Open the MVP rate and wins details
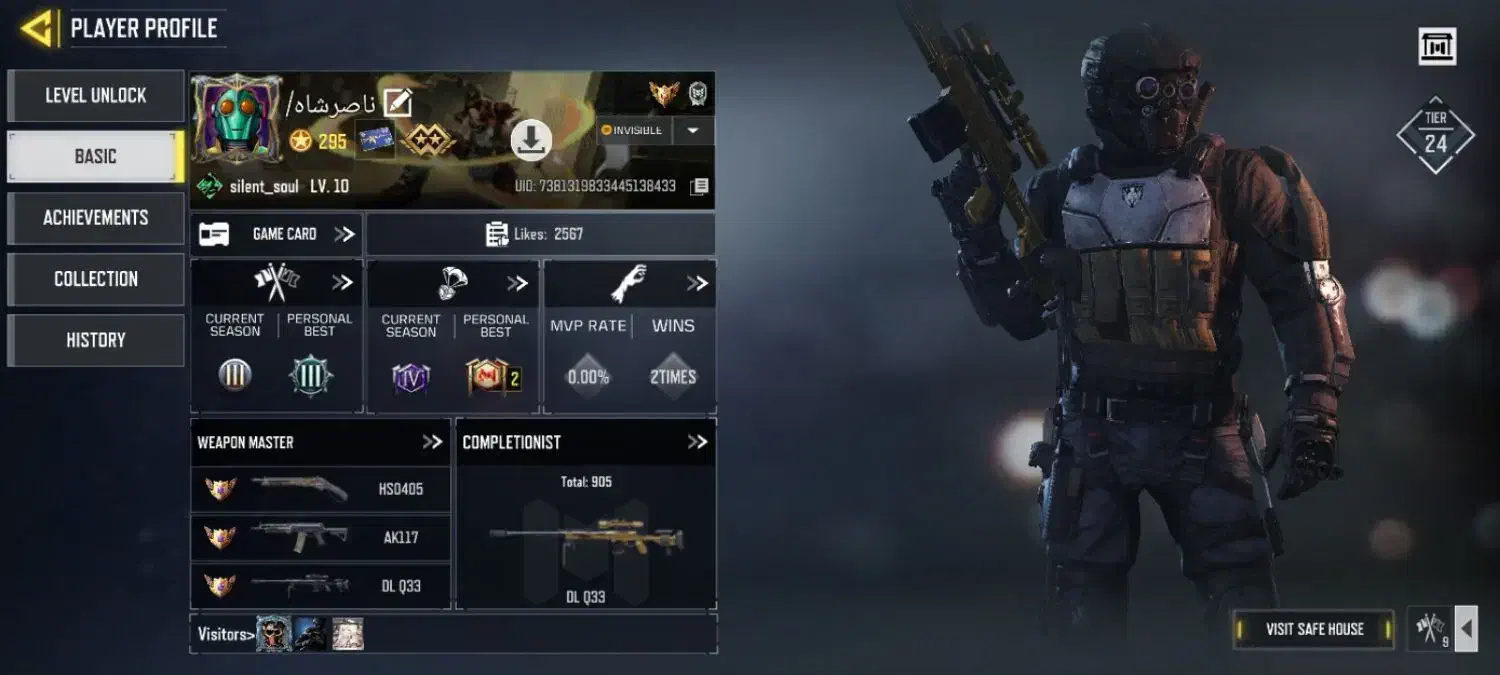The image size is (1500, 675). click(697, 284)
